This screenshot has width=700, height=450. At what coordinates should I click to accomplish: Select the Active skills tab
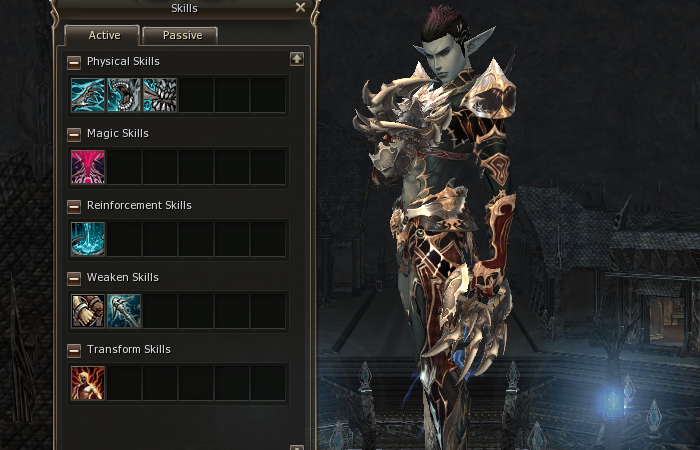pyautogui.click(x=103, y=36)
